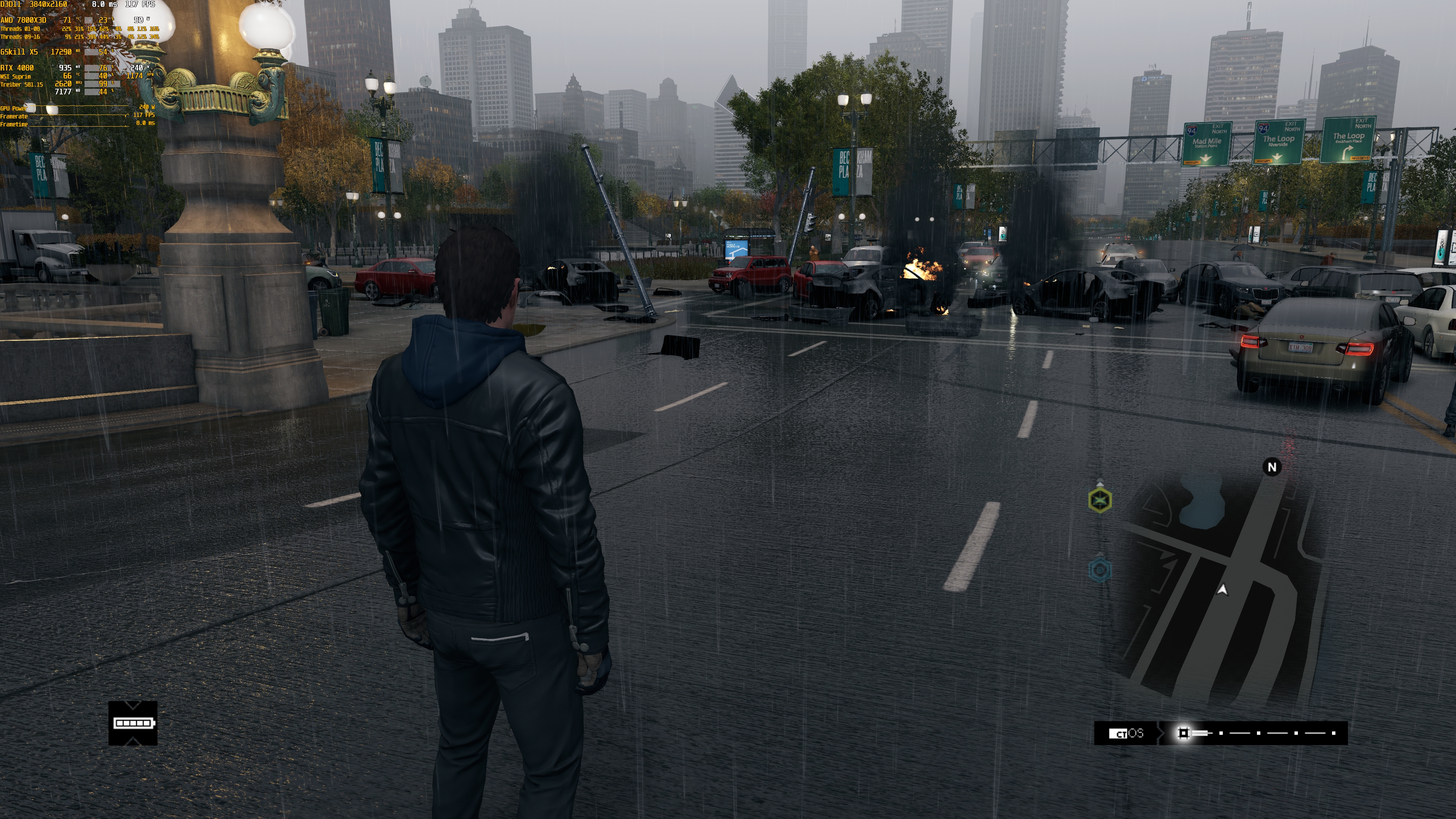Image resolution: width=1456 pixels, height=819 pixels.
Task: Click the white player arrow on the minimap
Action: [x=1222, y=590]
